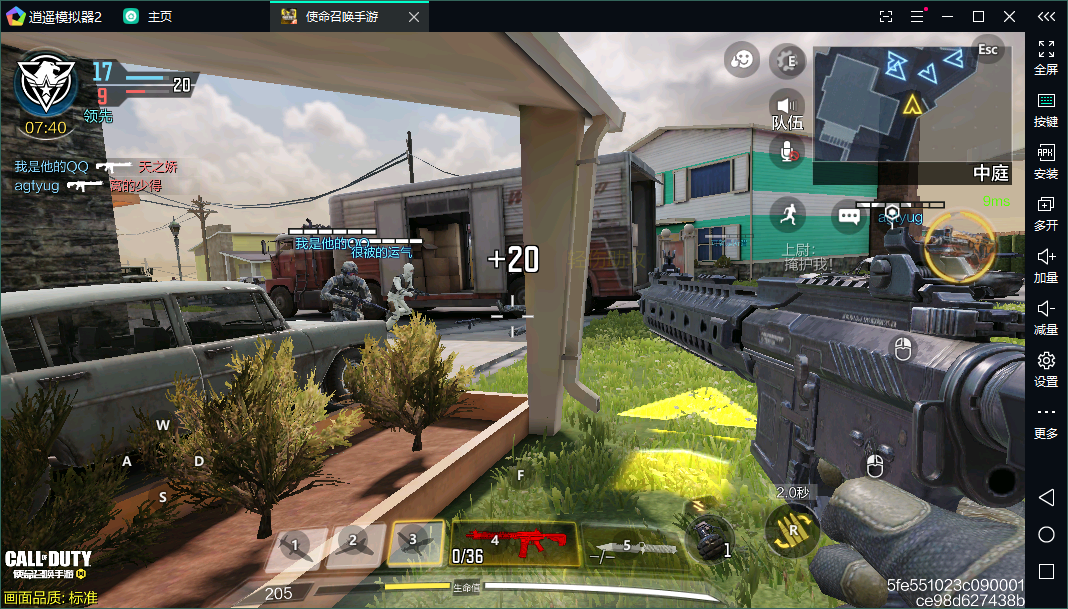Toggle the muted microphone icon
The image size is (1068, 609).
pyautogui.click(x=788, y=150)
